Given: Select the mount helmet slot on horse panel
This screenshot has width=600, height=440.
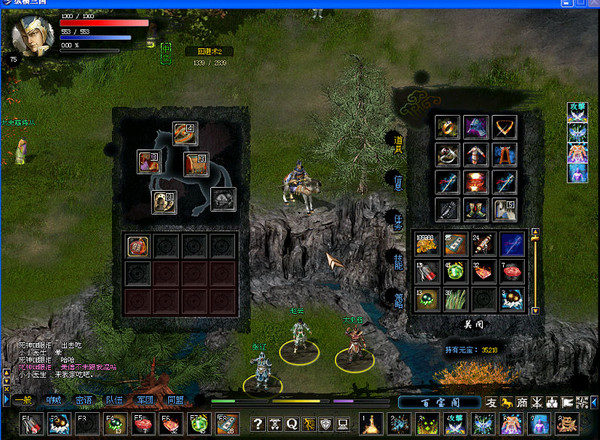Looking at the screenshot, I should [222, 197].
